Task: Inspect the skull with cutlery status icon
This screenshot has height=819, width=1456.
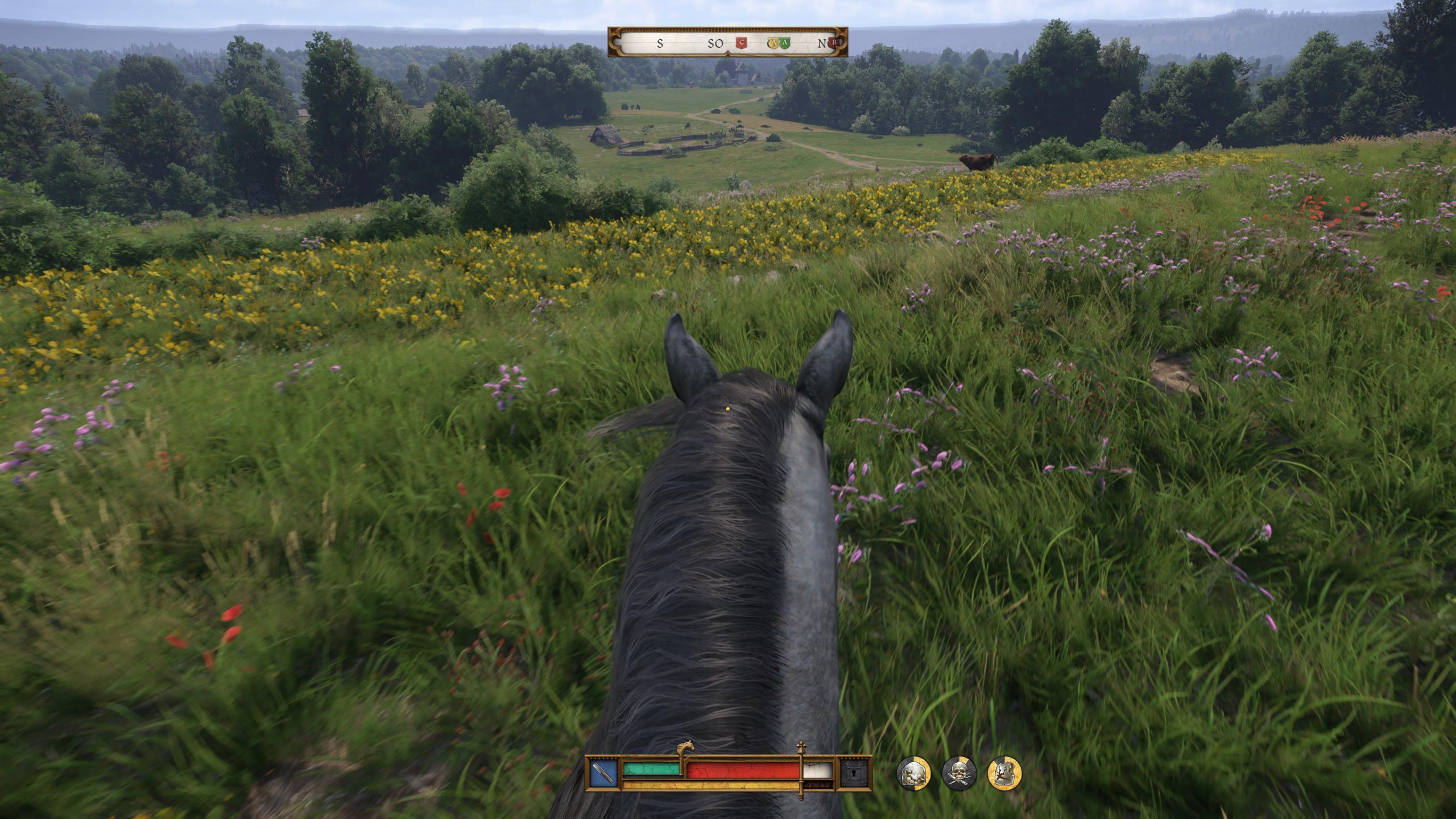Action: pos(959,773)
